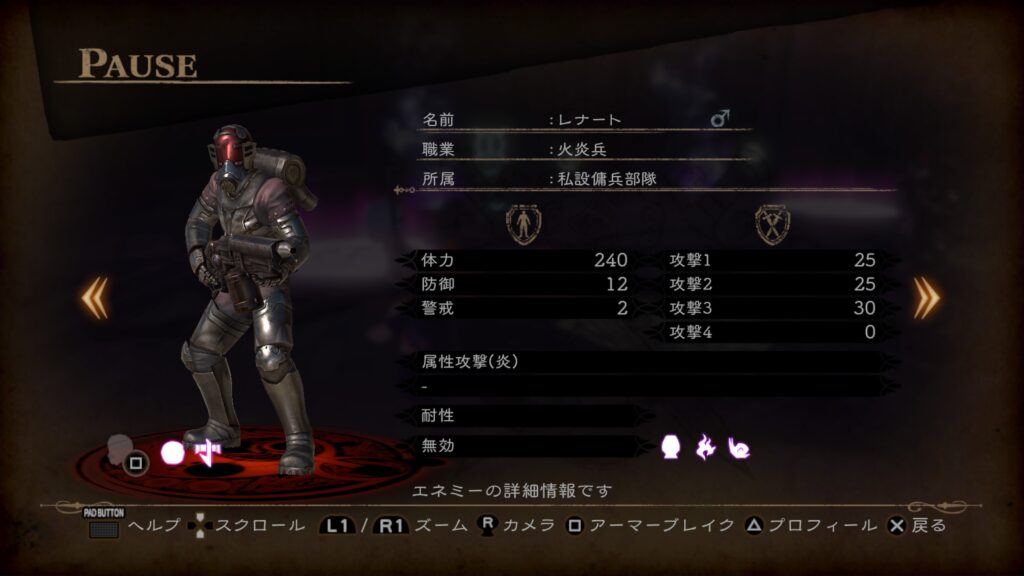Click the white circle armor icon
Viewport: 1024px width, 576px height.
click(x=173, y=453)
